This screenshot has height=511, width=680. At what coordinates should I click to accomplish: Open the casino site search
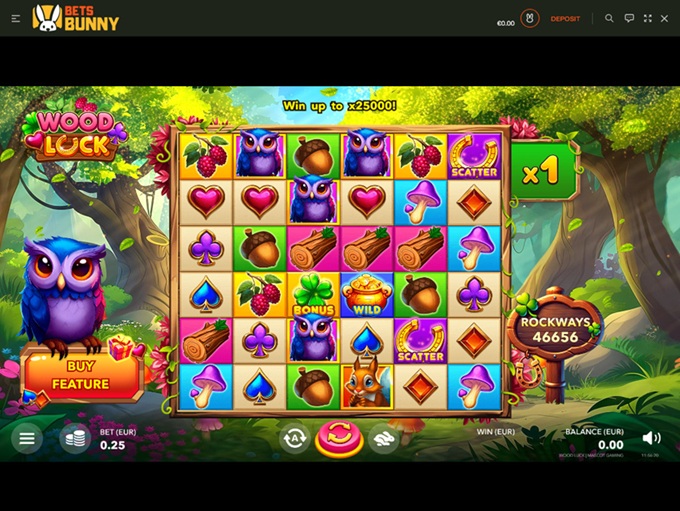pos(609,18)
